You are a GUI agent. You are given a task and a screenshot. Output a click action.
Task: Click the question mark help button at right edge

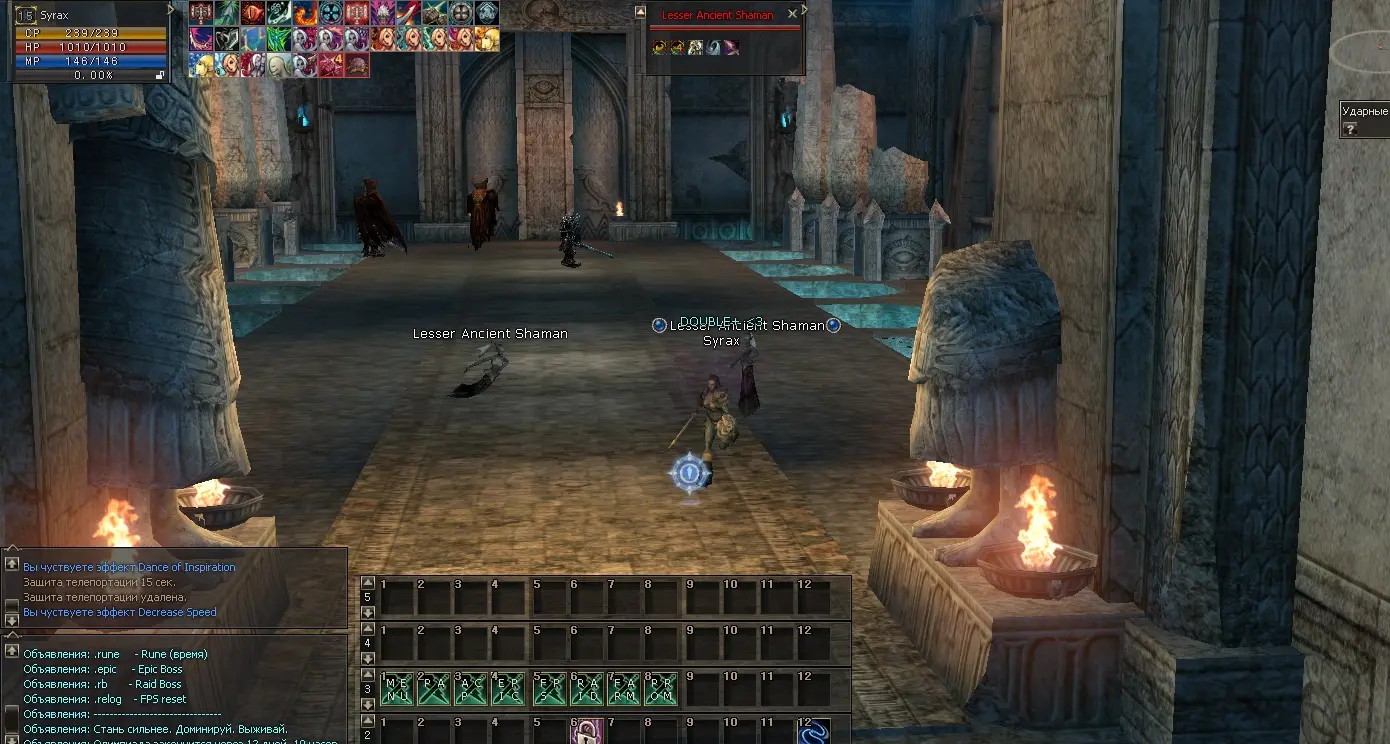1350,129
